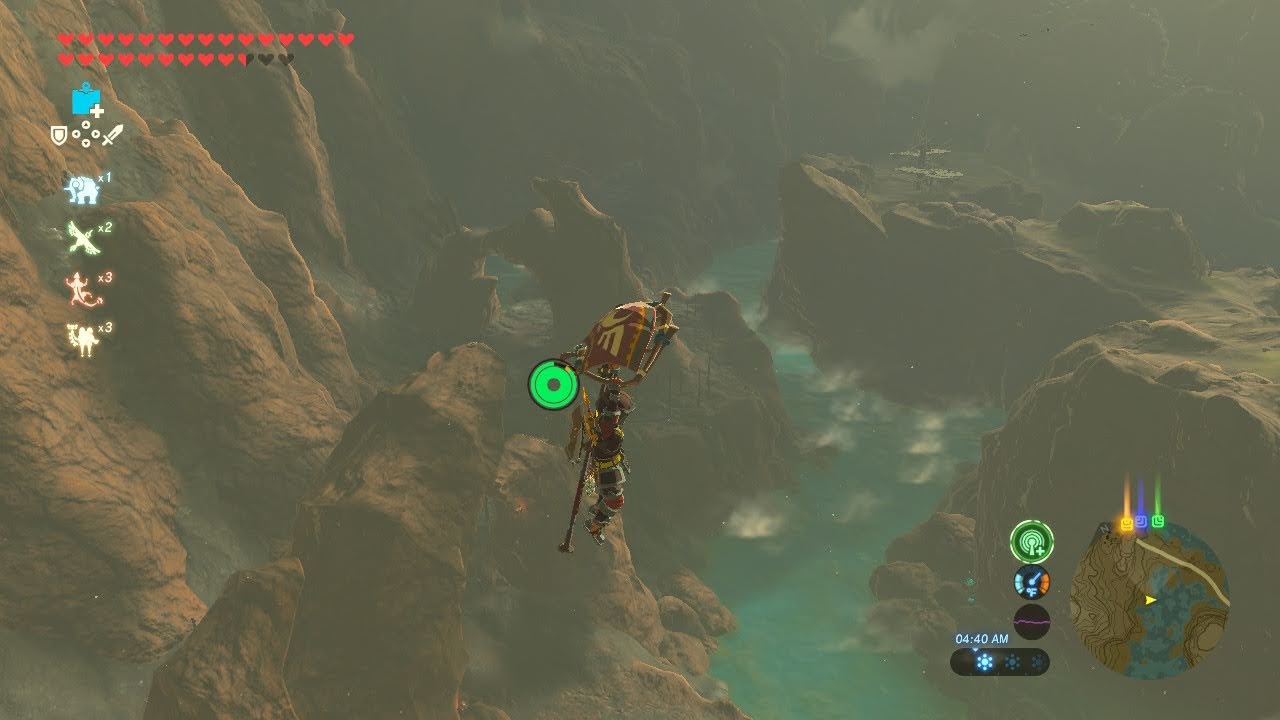1280x720 pixels.
Task: Check the temperature gauge icon
Action: pyautogui.click(x=1031, y=582)
